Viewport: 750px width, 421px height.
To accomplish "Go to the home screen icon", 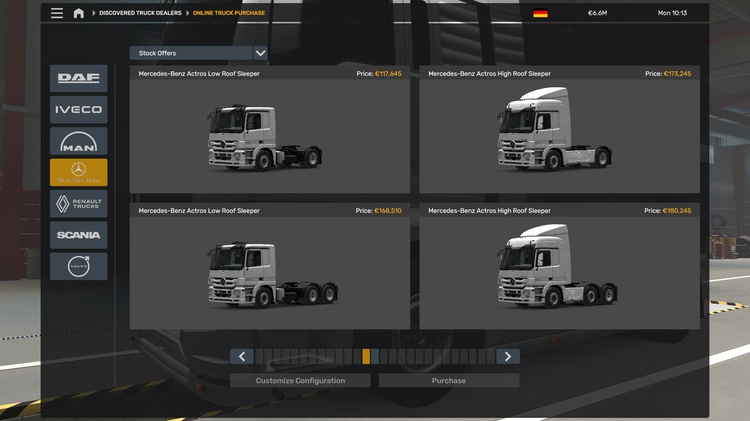I will point(78,13).
